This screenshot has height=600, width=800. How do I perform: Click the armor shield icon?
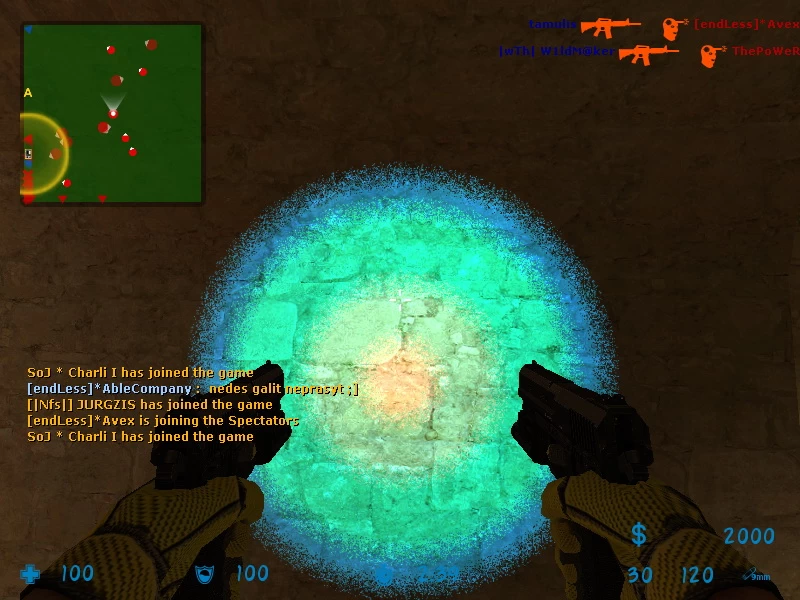point(206,573)
